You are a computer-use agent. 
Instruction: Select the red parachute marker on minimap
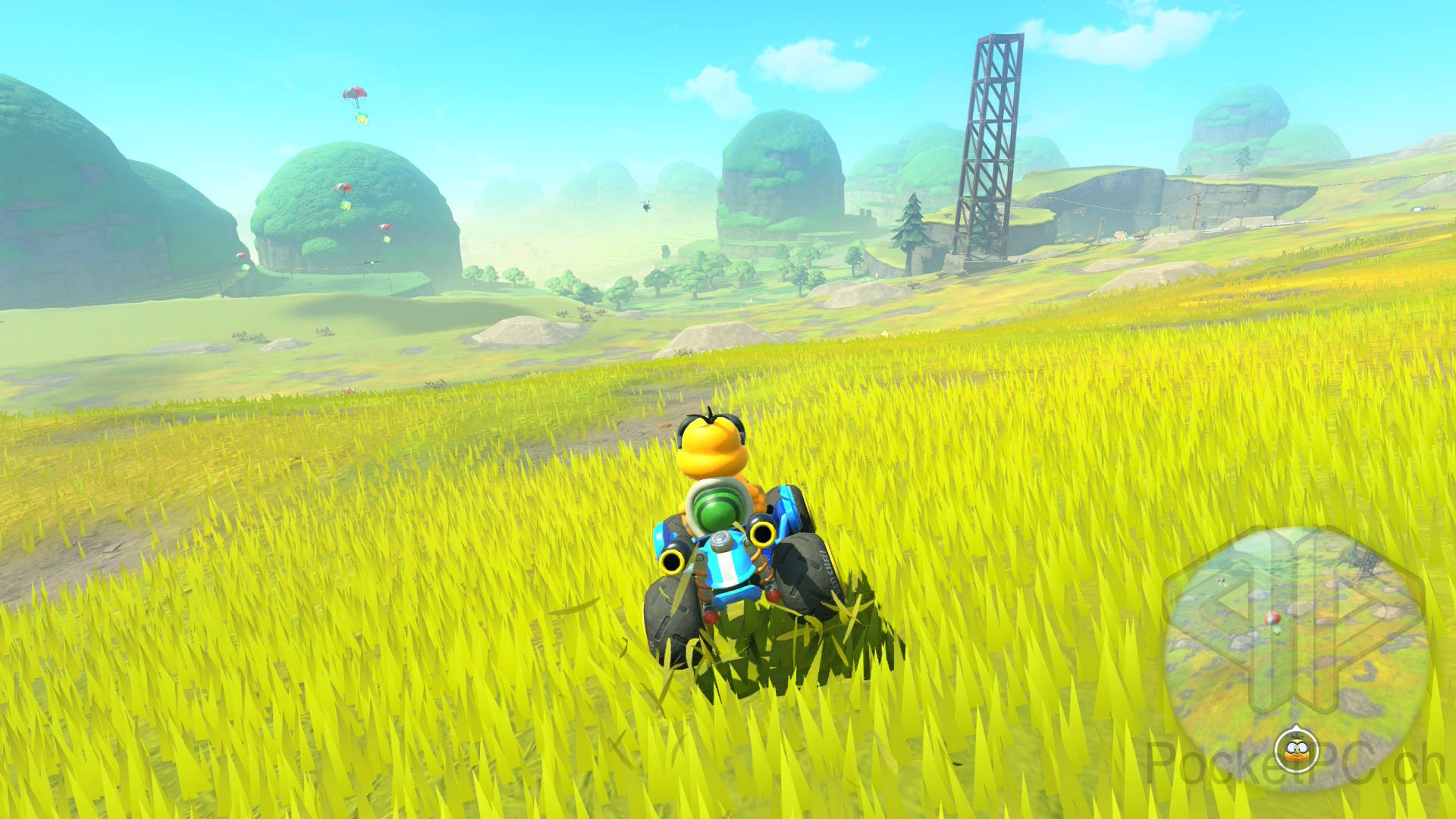pyautogui.click(x=1271, y=620)
